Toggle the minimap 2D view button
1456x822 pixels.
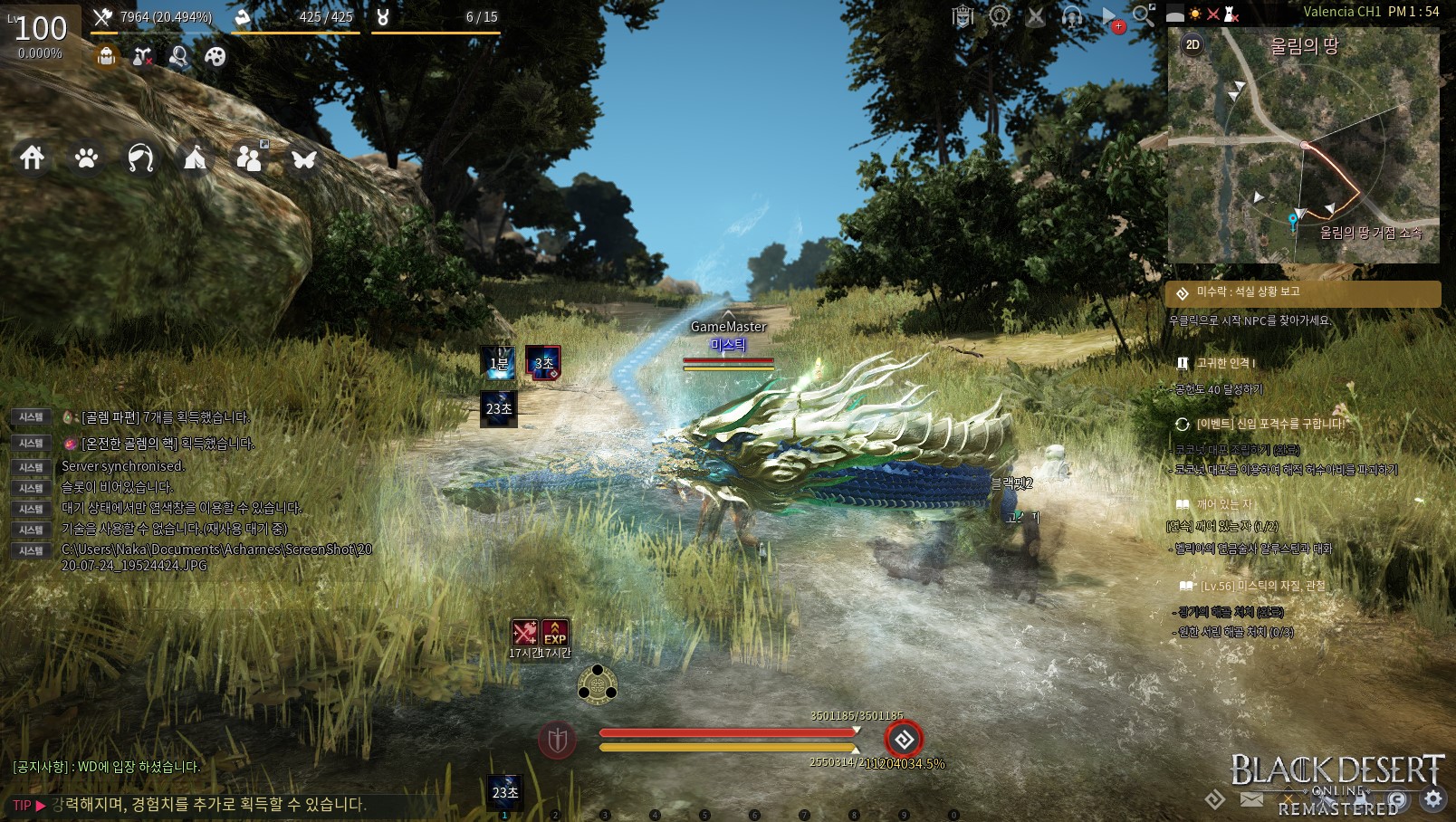[1193, 44]
